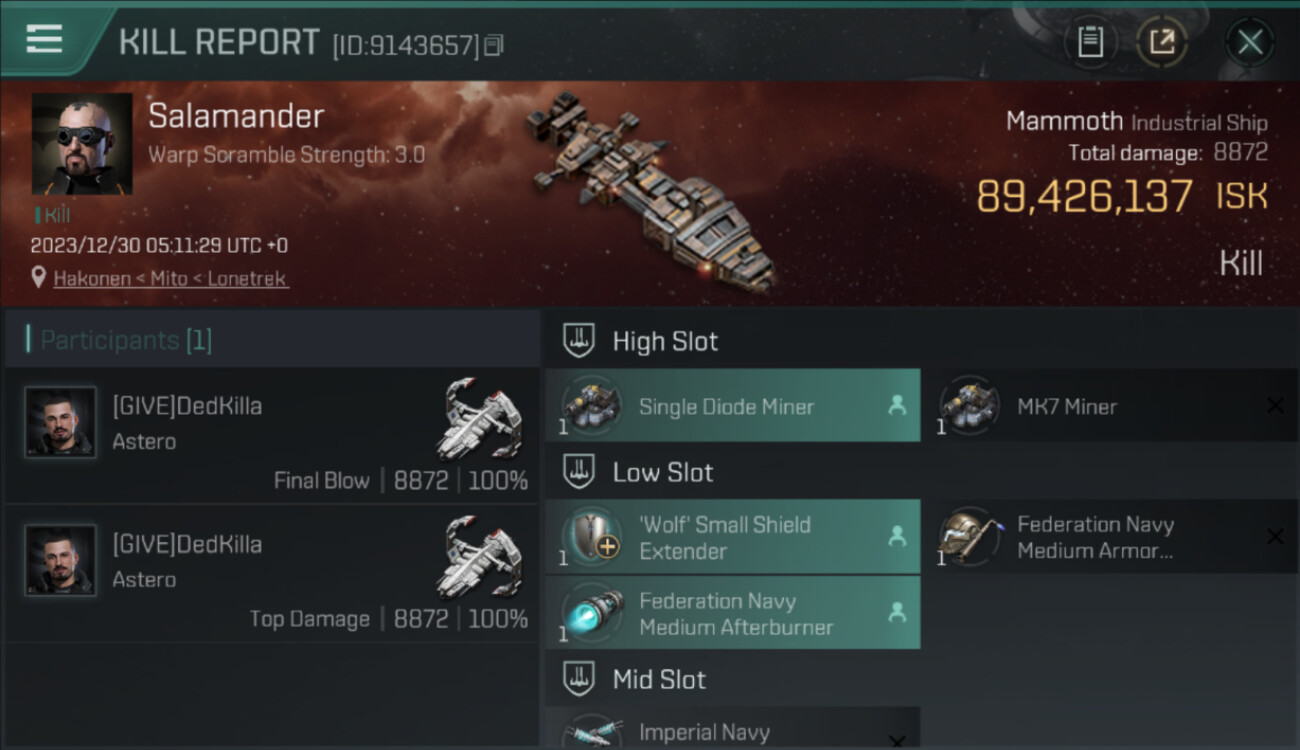Select Federation Navy Medium Armor module
This screenshot has height=750, width=1300.
[x=1108, y=537]
